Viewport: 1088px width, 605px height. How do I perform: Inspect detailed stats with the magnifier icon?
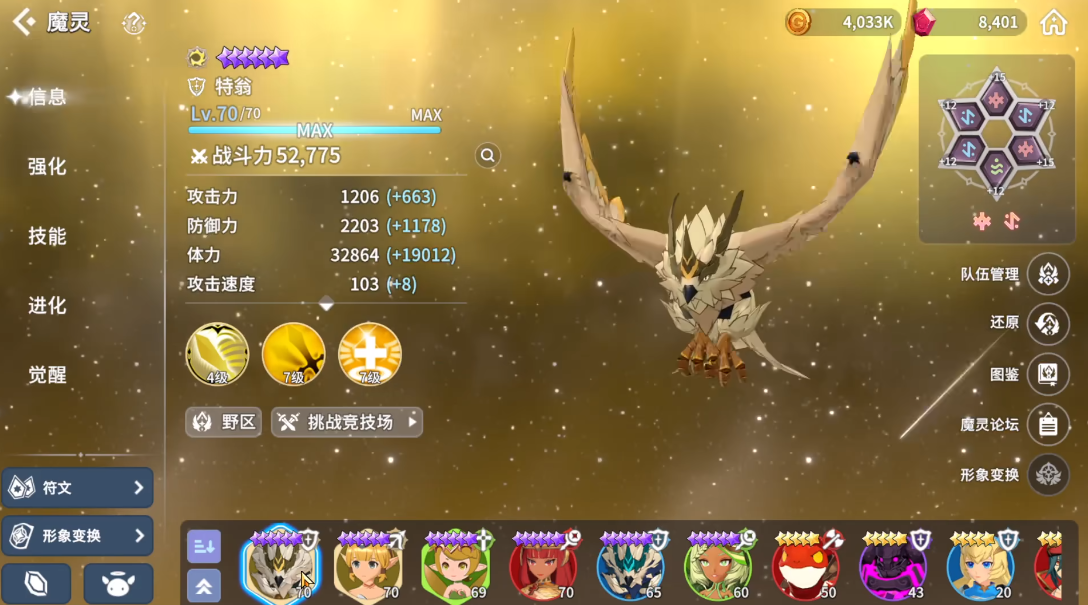[x=487, y=155]
